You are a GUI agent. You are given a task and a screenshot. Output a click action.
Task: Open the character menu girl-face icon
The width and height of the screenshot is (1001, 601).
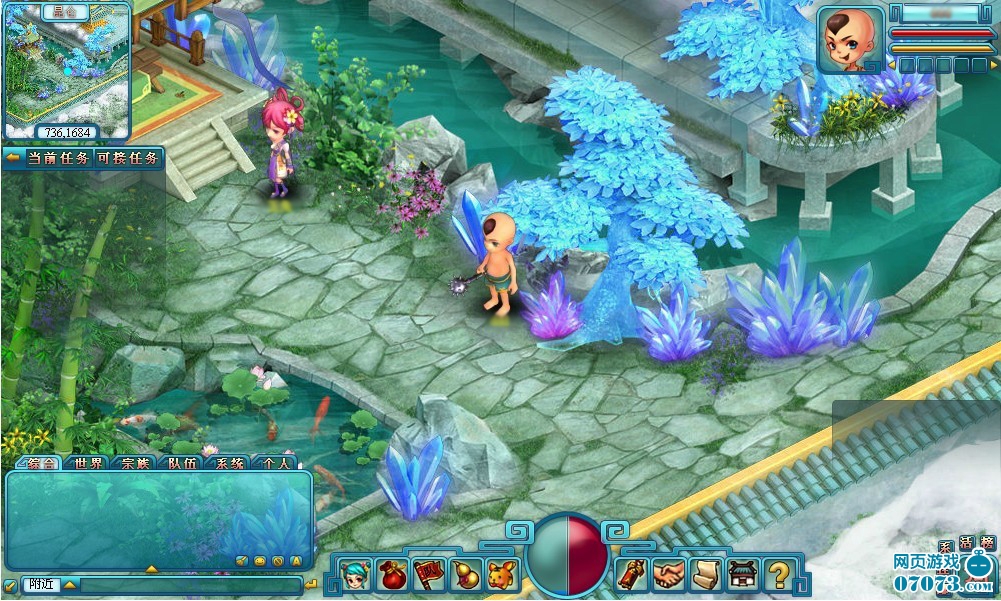click(355, 574)
